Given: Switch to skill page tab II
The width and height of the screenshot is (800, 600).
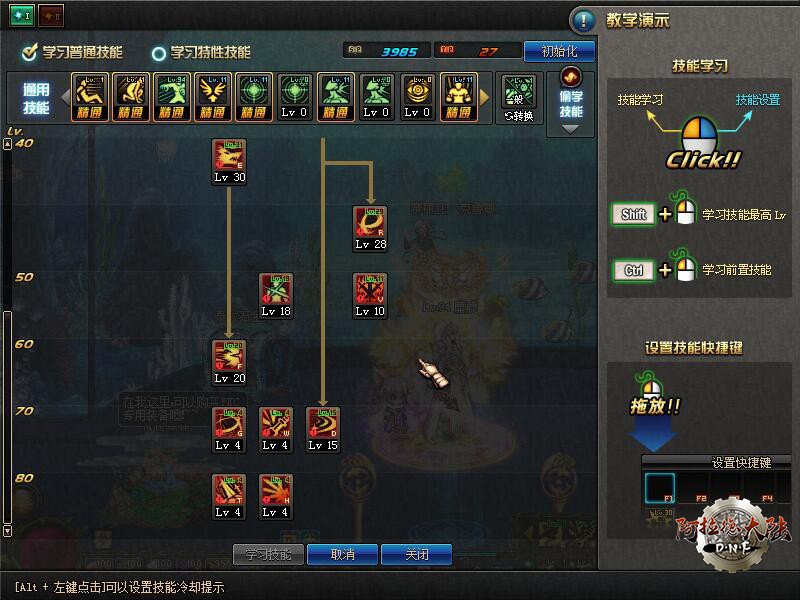Looking at the screenshot, I should [x=49, y=16].
